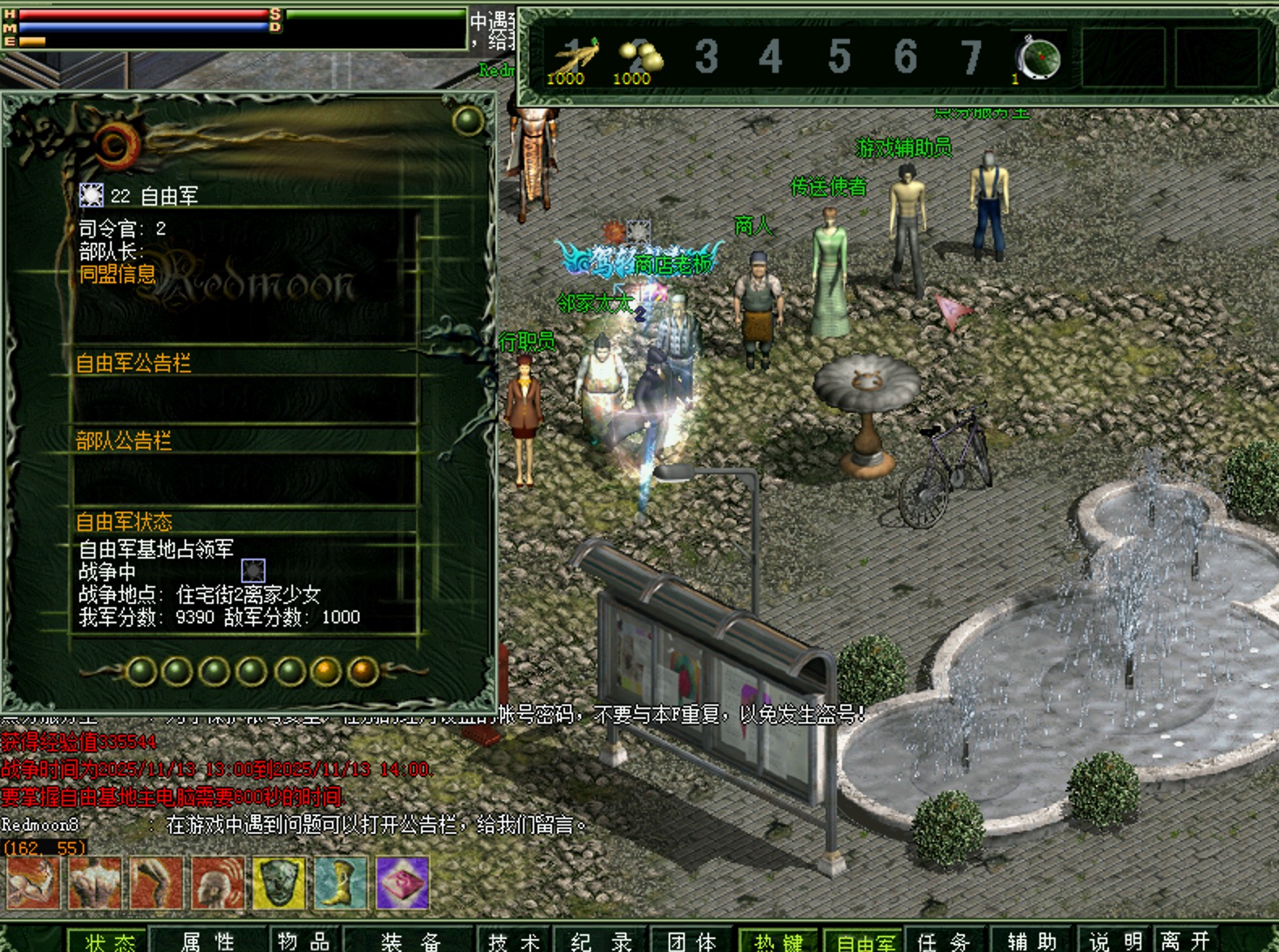This screenshot has height=952, width=1279.
Task: Open the 属性 attributes menu
Action: click(208, 941)
